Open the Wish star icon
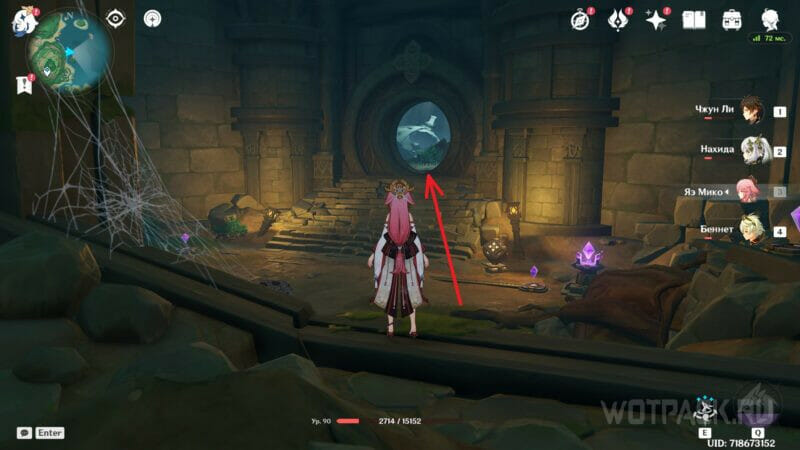Image resolution: width=800 pixels, height=450 pixels. (x=656, y=19)
